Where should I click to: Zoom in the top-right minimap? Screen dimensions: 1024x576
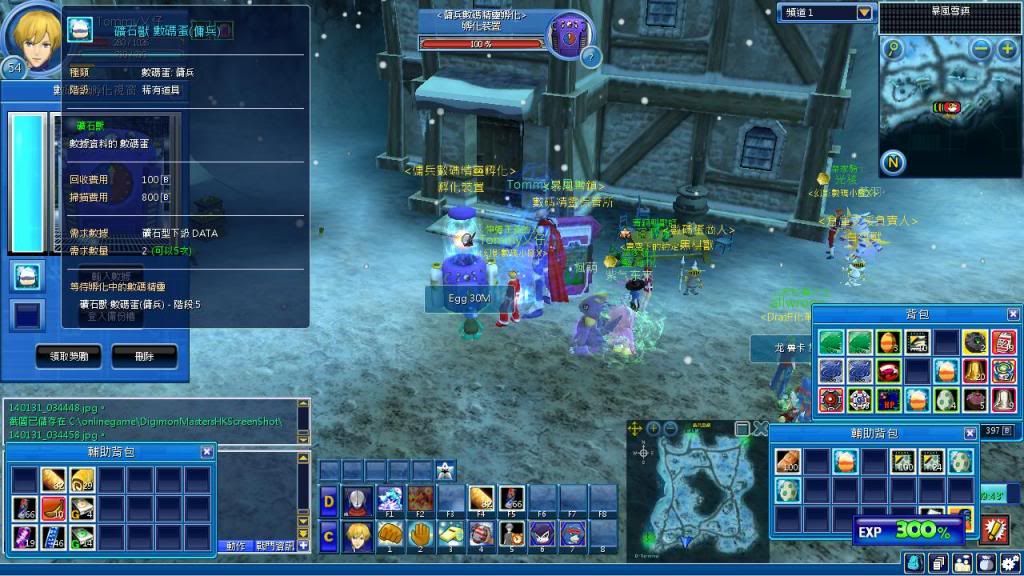pyautogui.click(x=1006, y=49)
